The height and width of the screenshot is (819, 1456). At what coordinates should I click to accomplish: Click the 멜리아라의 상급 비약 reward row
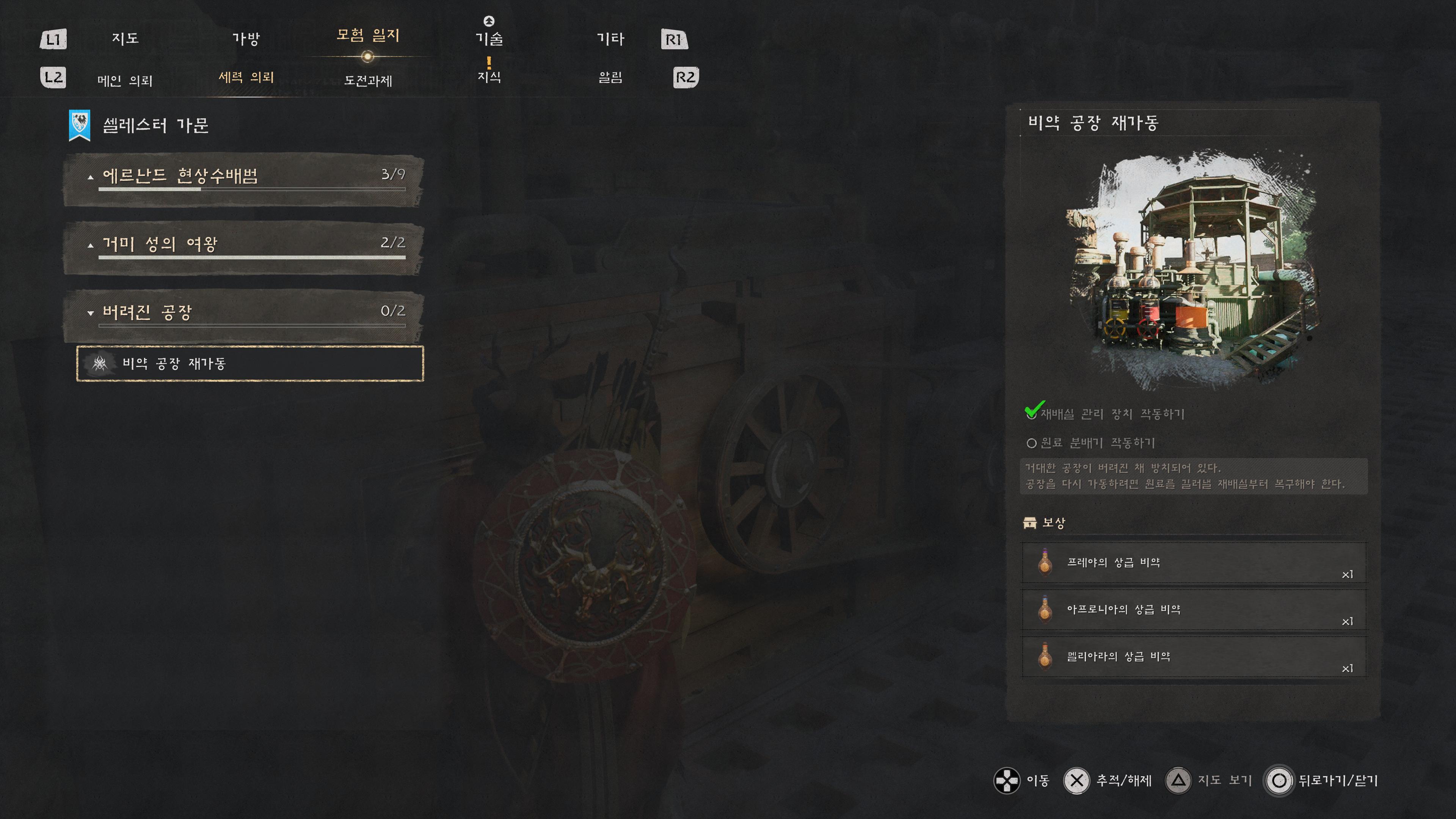tap(1194, 657)
